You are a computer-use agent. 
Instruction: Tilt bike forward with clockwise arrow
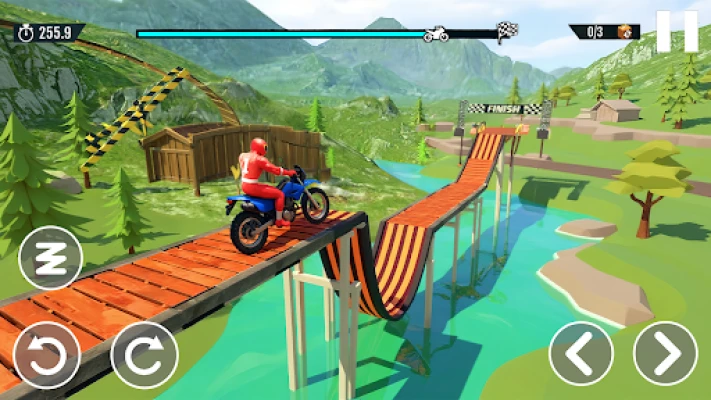(x=144, y=354)
